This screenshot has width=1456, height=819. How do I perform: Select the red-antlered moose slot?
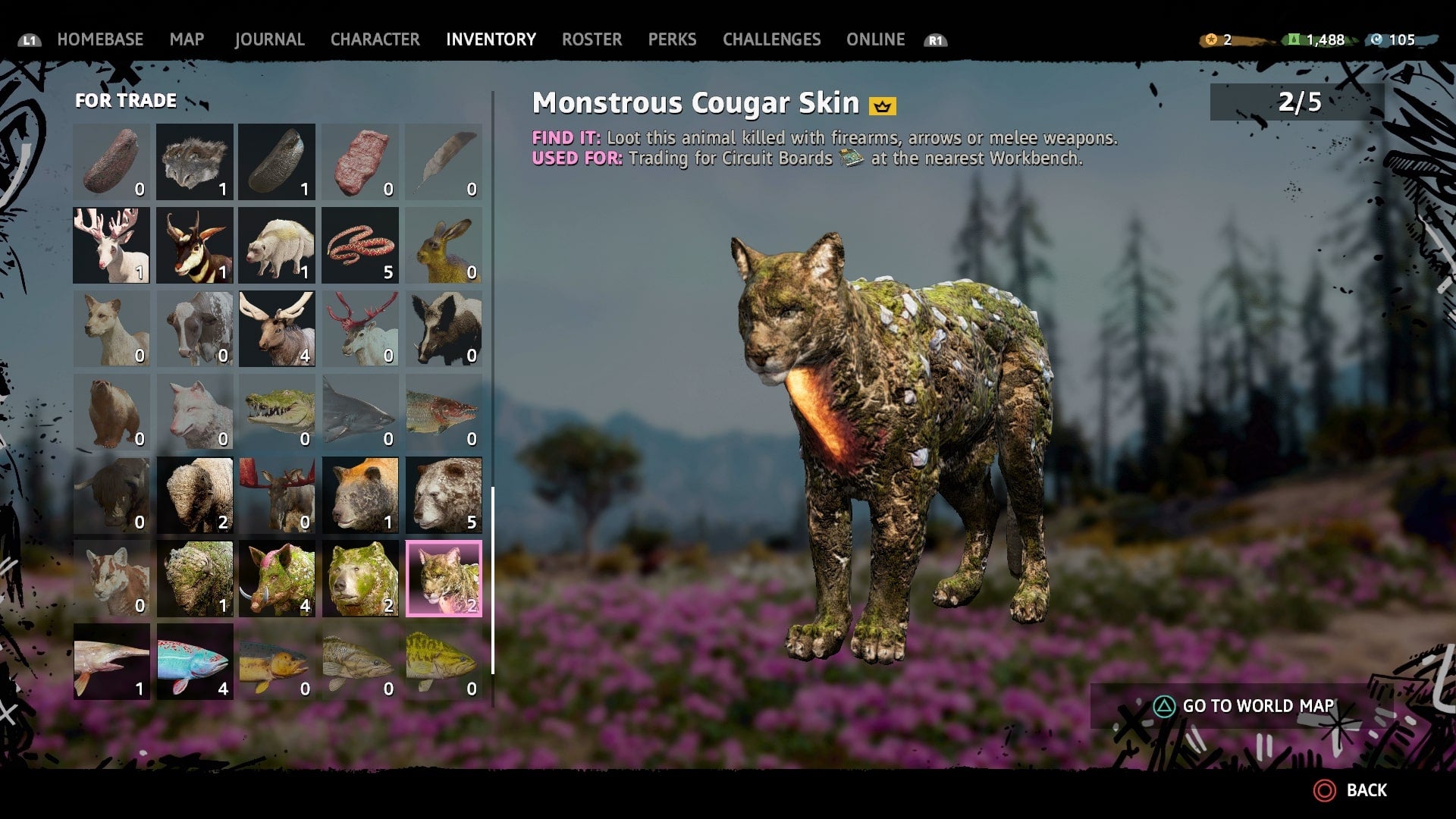(x=277, y=495)
